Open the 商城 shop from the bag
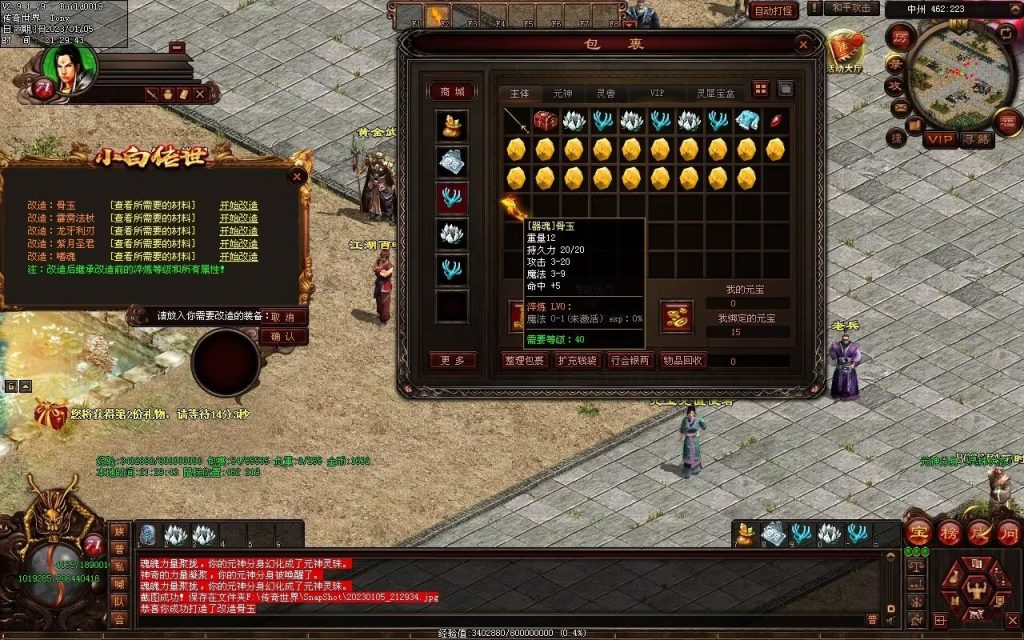The height and width of the screenshot is (640, 1024). pos(452,92)
